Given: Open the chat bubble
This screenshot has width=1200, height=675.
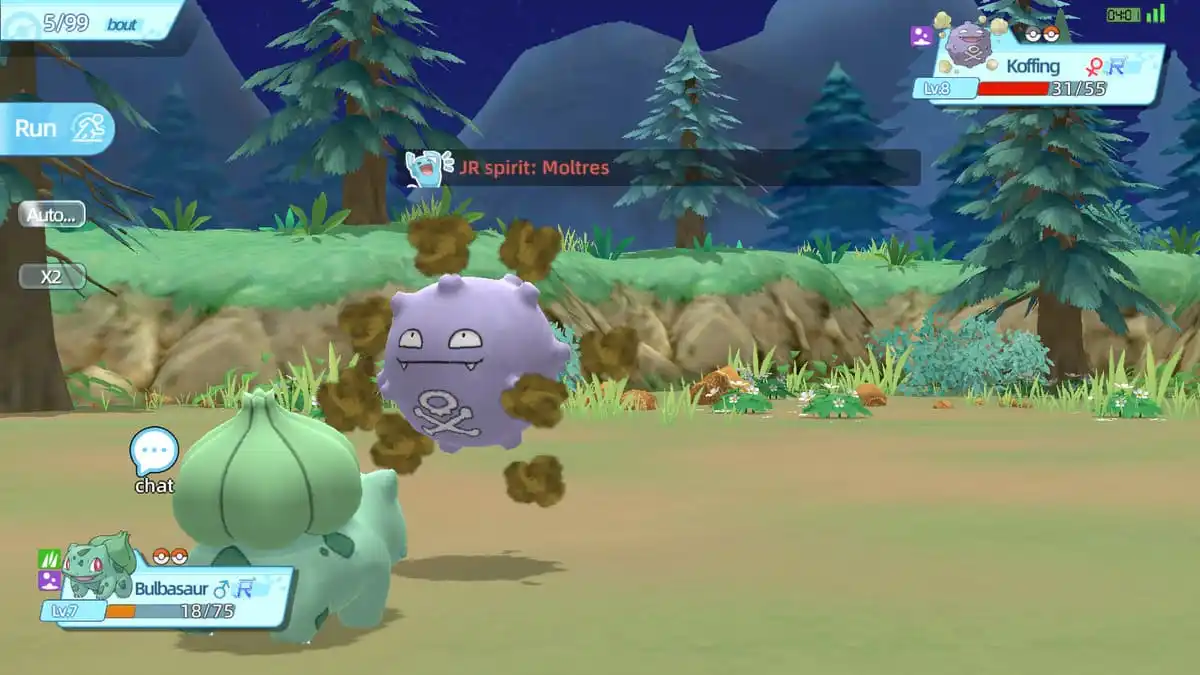Looking at the screenshot, I should coord(154,453).
